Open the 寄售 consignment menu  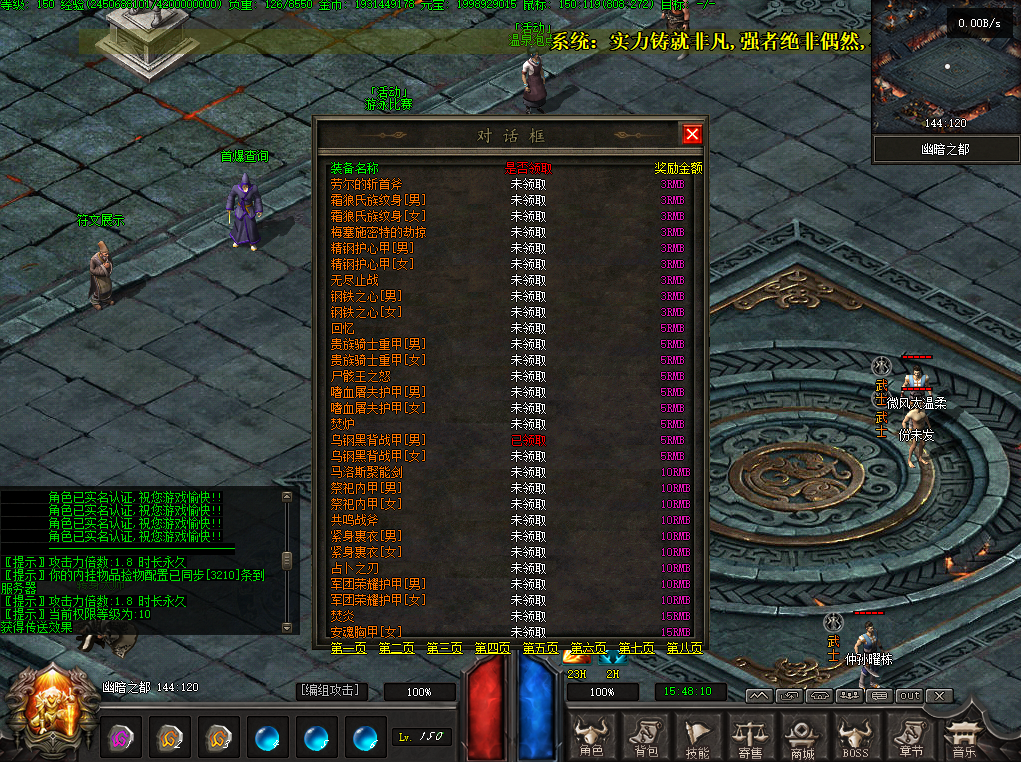tap(750, 737)
